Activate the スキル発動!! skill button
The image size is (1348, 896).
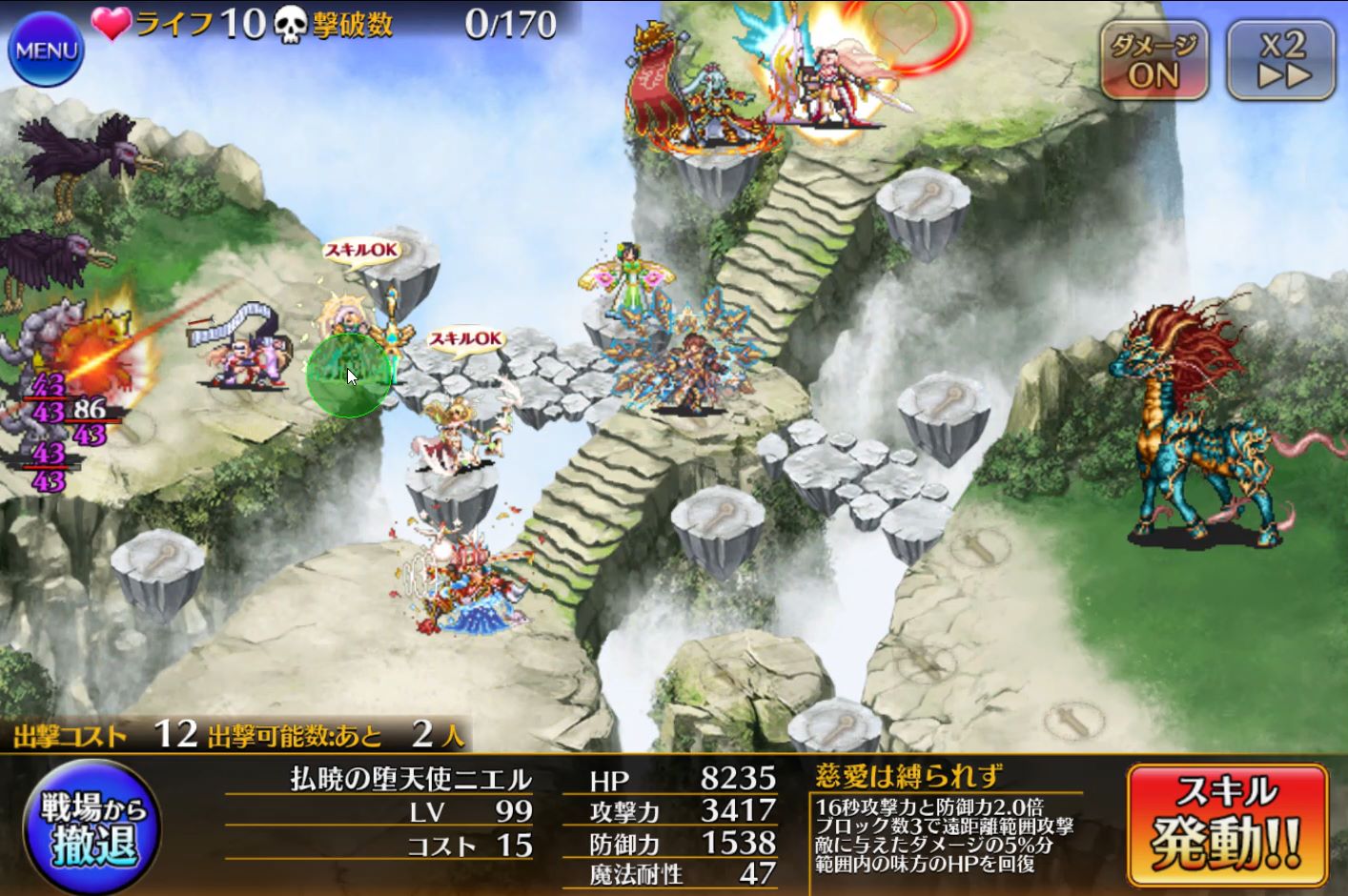click(x=1226, y=825)
